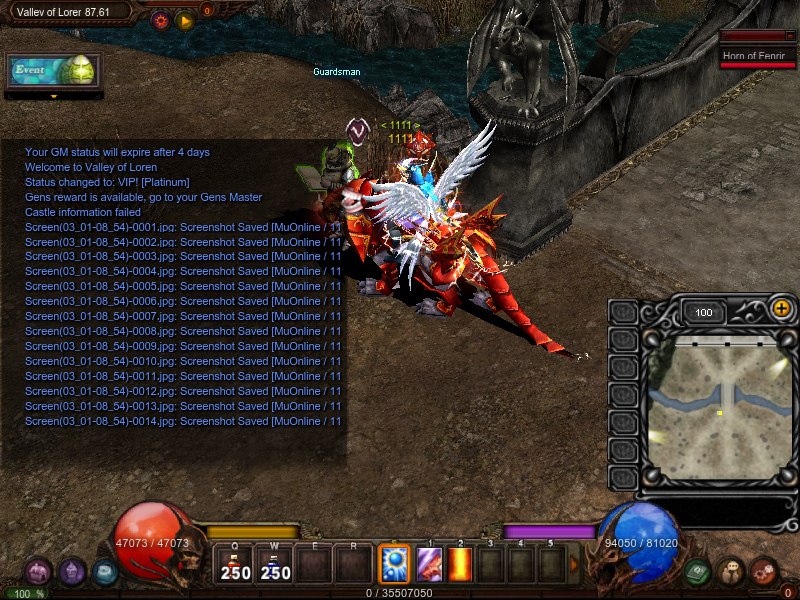This screenshot has width=800, height=600.
Task: Open the green round menu button
Action: click(699, 571)
